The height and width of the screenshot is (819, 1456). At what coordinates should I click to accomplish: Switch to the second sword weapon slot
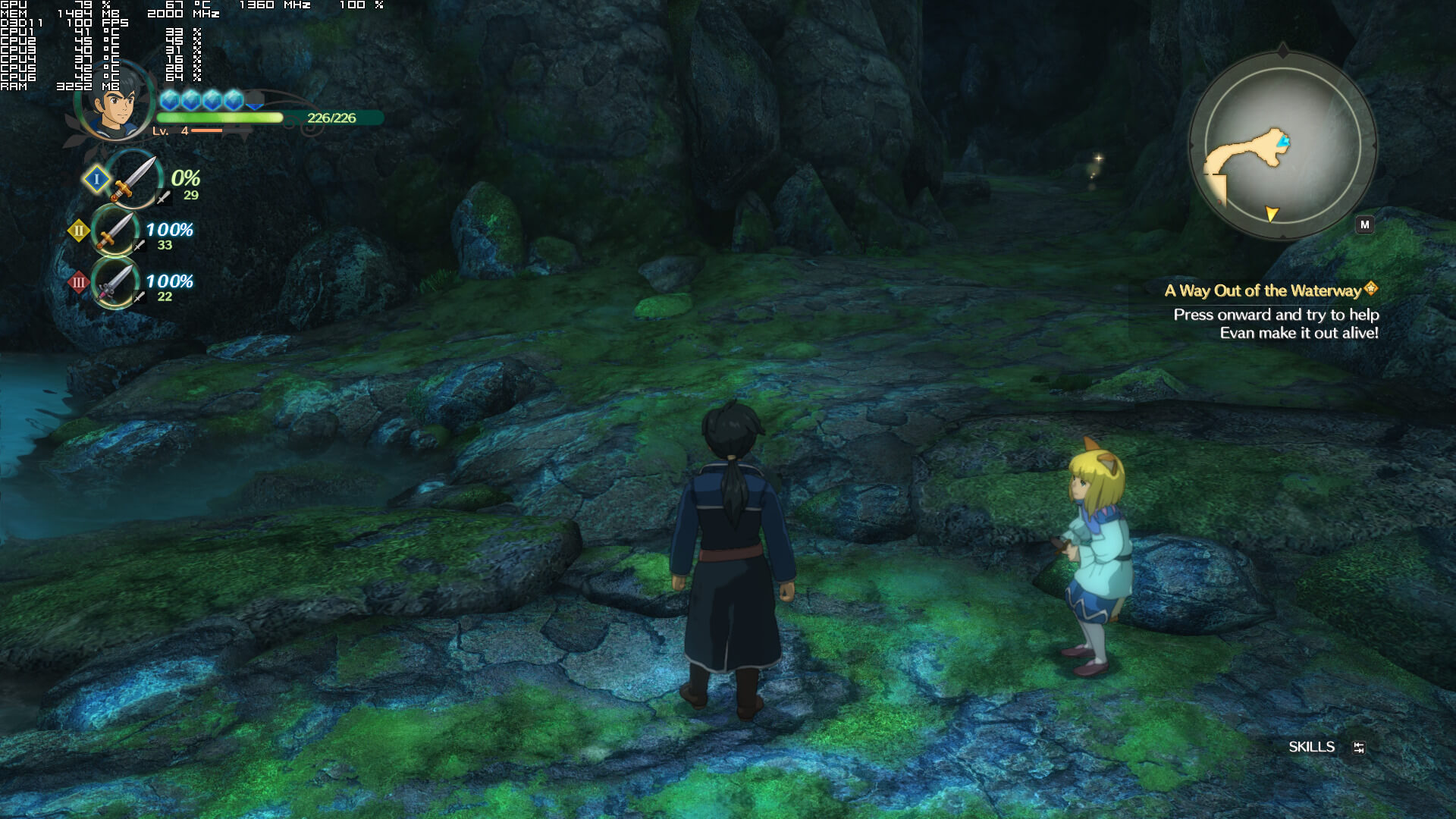coord(115,231)
